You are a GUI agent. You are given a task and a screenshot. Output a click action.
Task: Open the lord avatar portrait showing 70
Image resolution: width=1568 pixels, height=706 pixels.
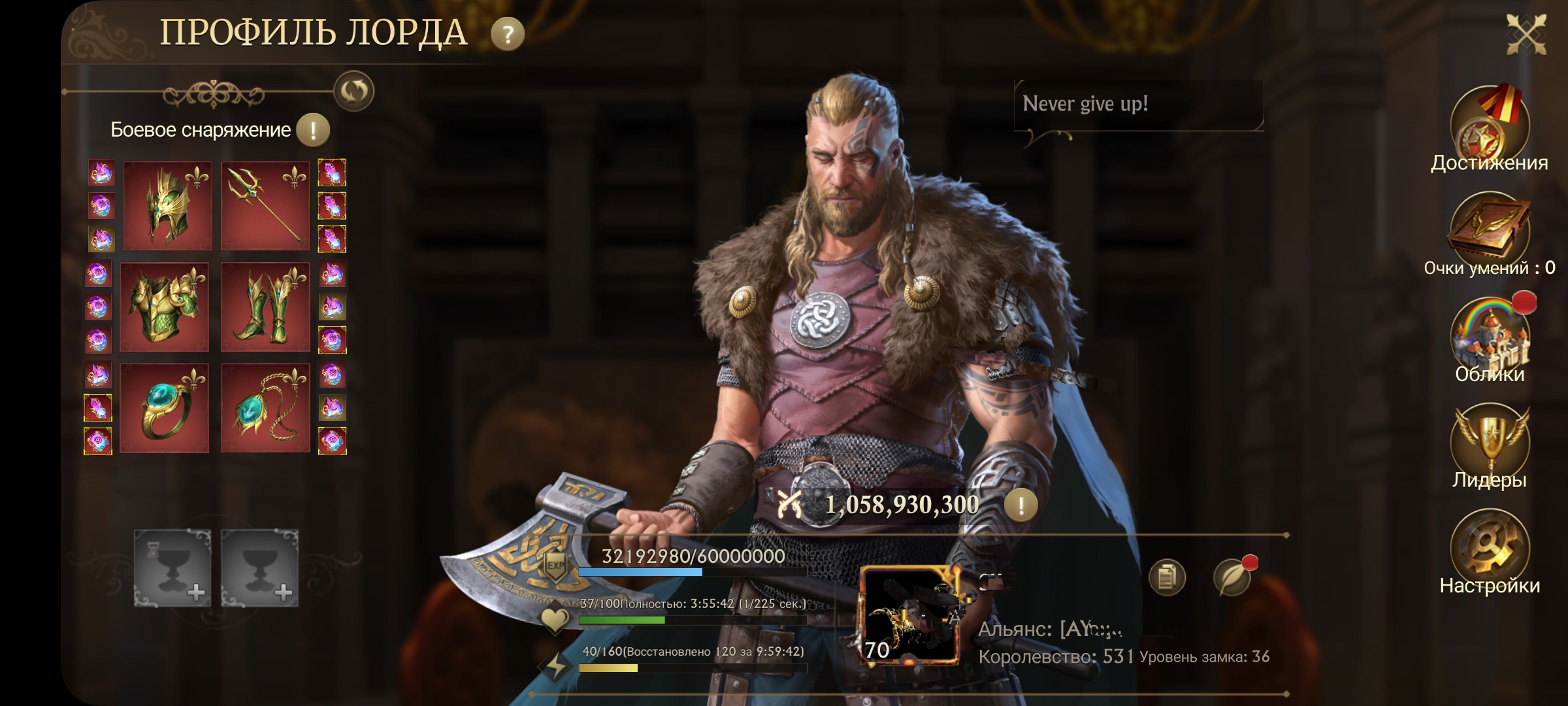909,616
